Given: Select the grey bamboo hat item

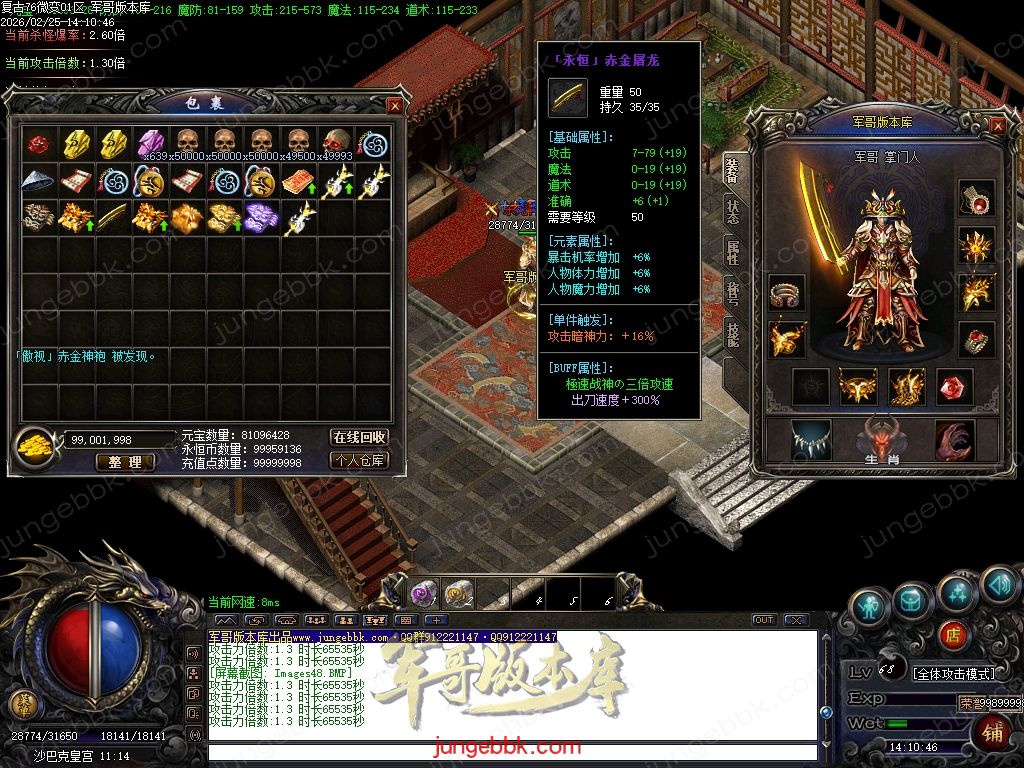Looking at the screenshot, I should [x=39, y=181].
